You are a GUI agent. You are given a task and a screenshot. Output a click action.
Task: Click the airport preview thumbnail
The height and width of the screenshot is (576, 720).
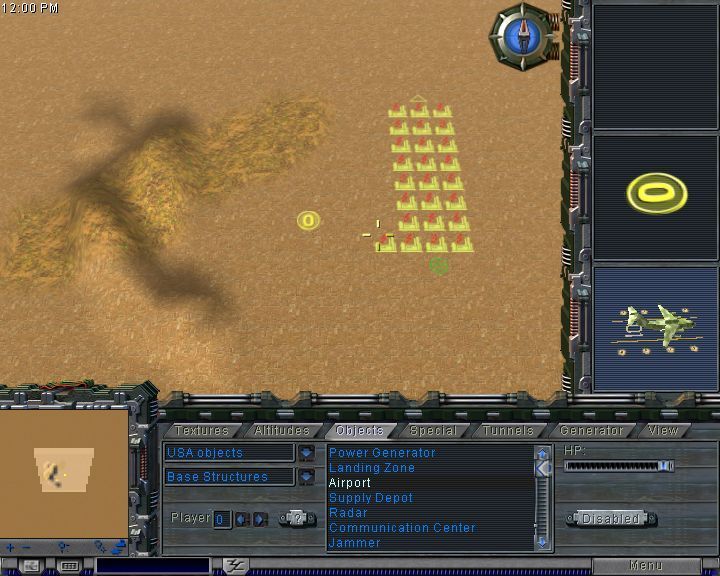click(655, 328)
